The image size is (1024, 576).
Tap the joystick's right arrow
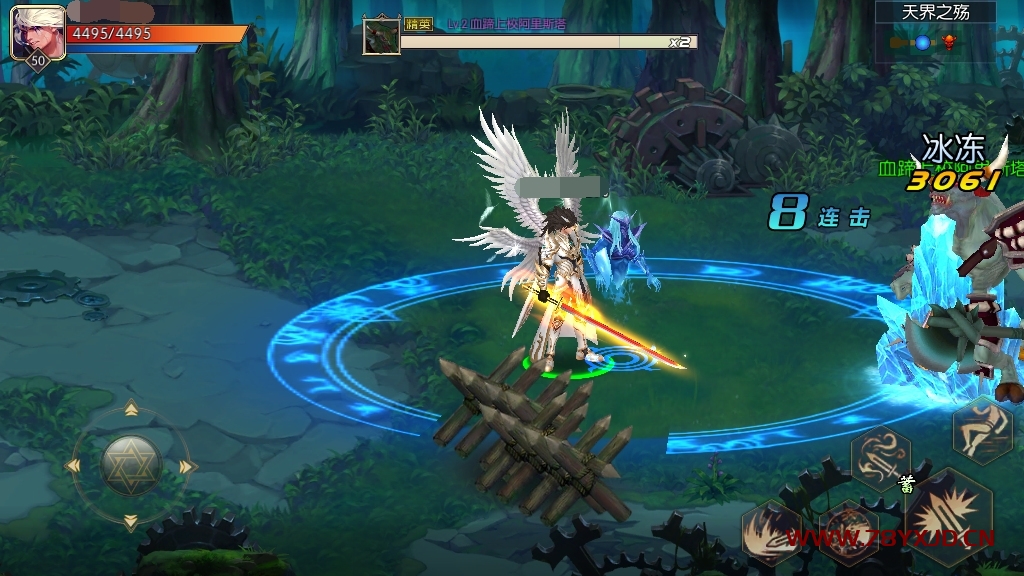pyautogui.click(x=187, y=466)
